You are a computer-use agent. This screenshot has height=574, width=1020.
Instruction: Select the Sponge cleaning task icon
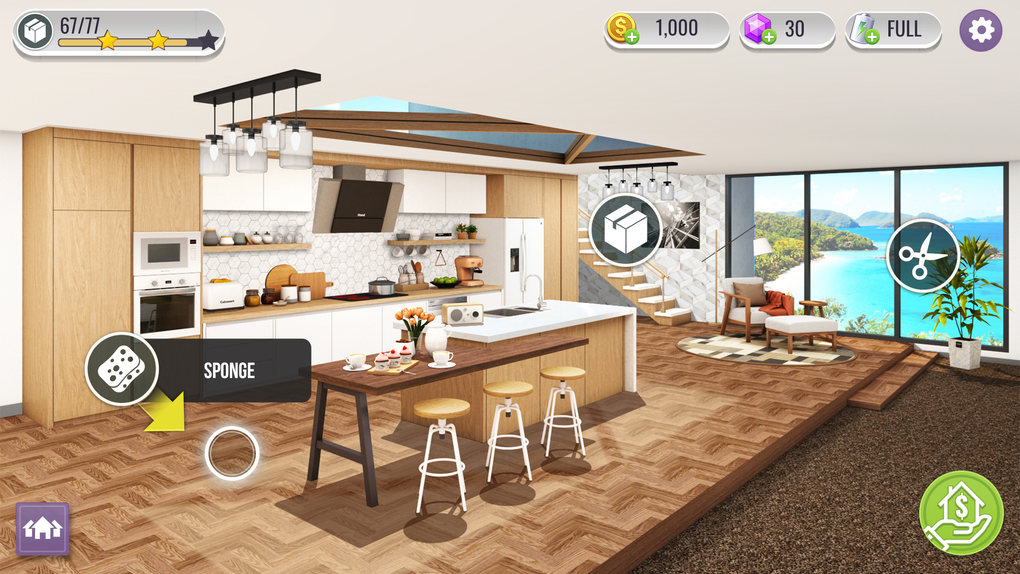pyautogui.click(x=122, y=369)
